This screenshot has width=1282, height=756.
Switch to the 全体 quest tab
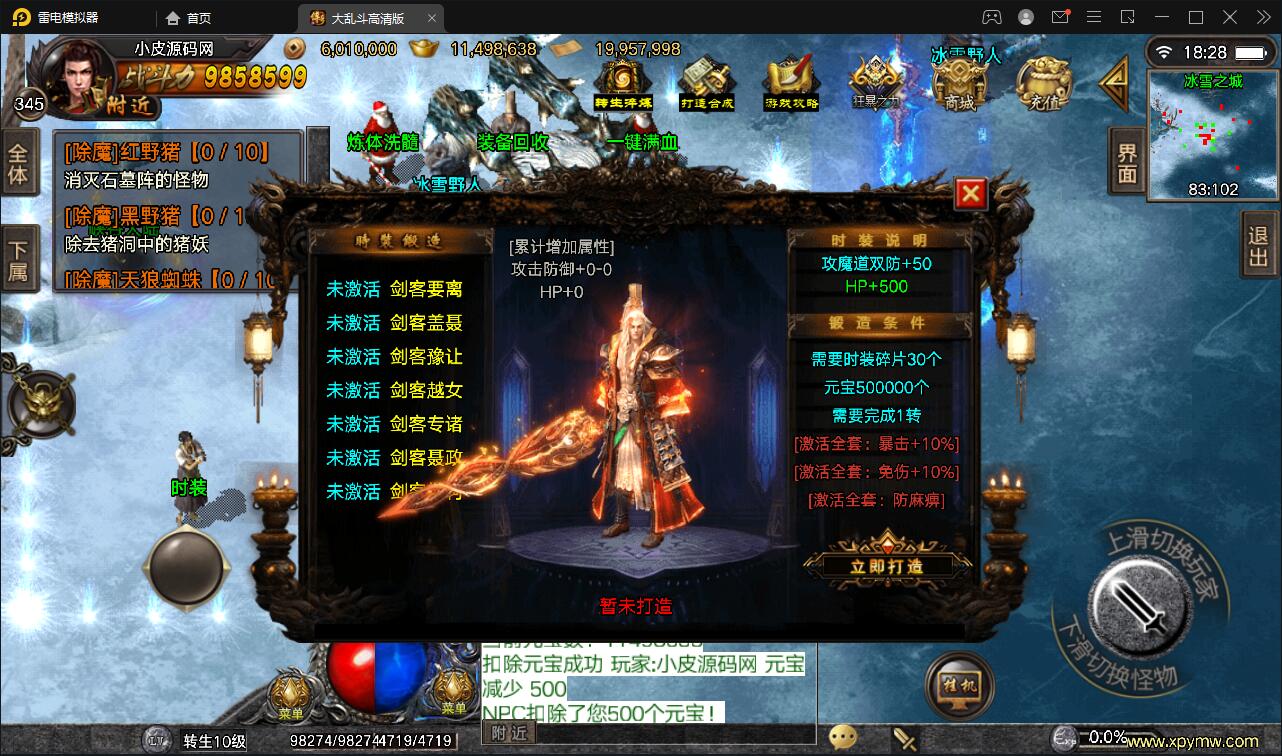coord(22,160)
